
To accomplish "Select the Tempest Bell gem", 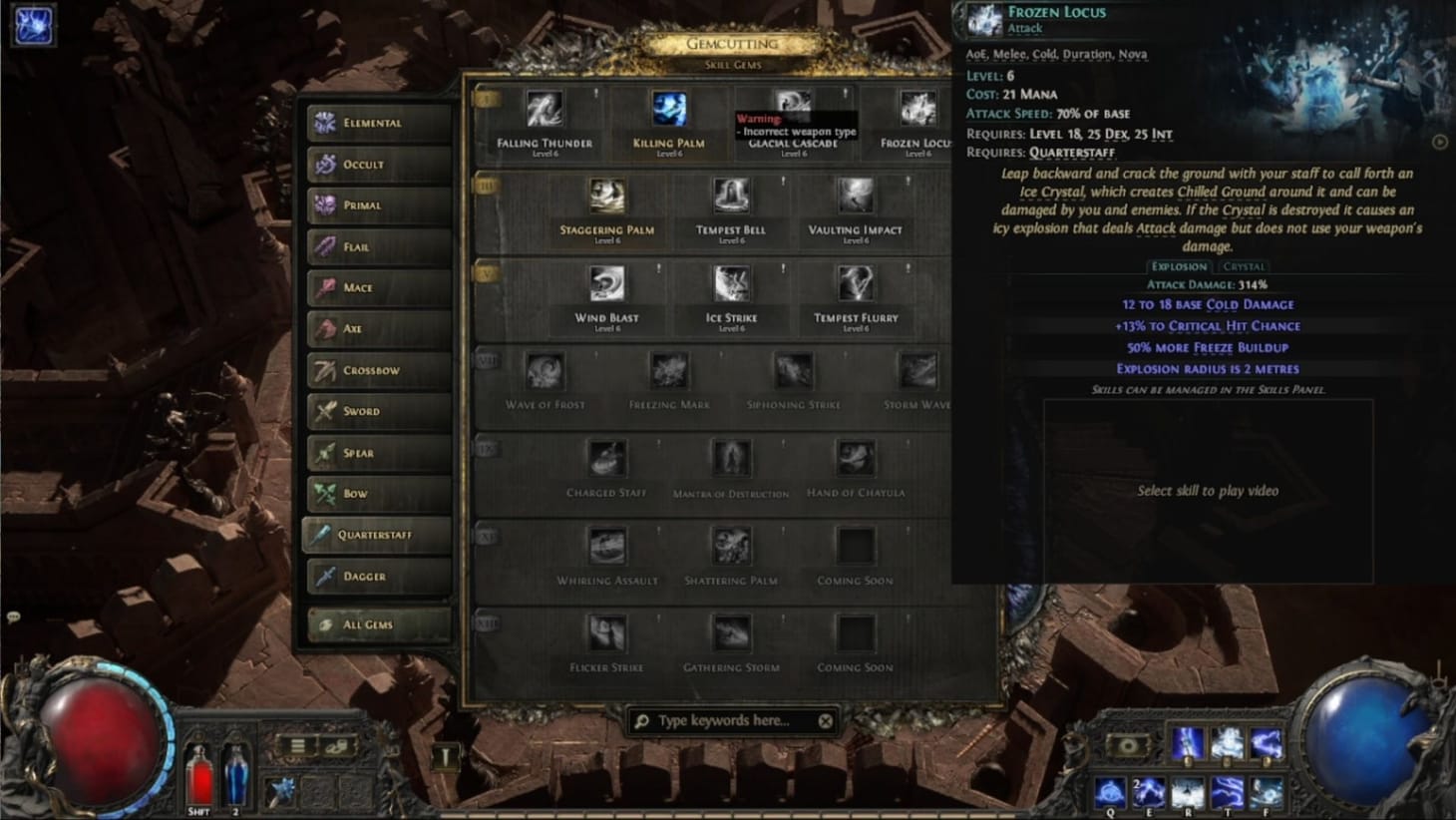I will (x=730, y=196).
